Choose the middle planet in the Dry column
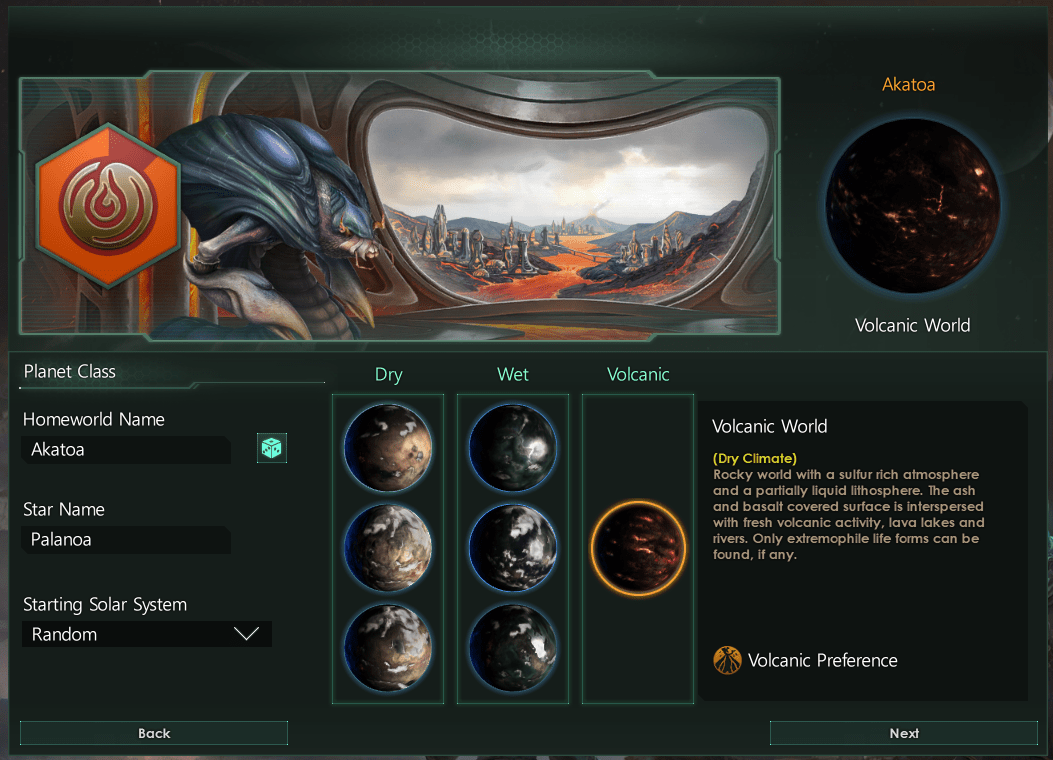 388,548
